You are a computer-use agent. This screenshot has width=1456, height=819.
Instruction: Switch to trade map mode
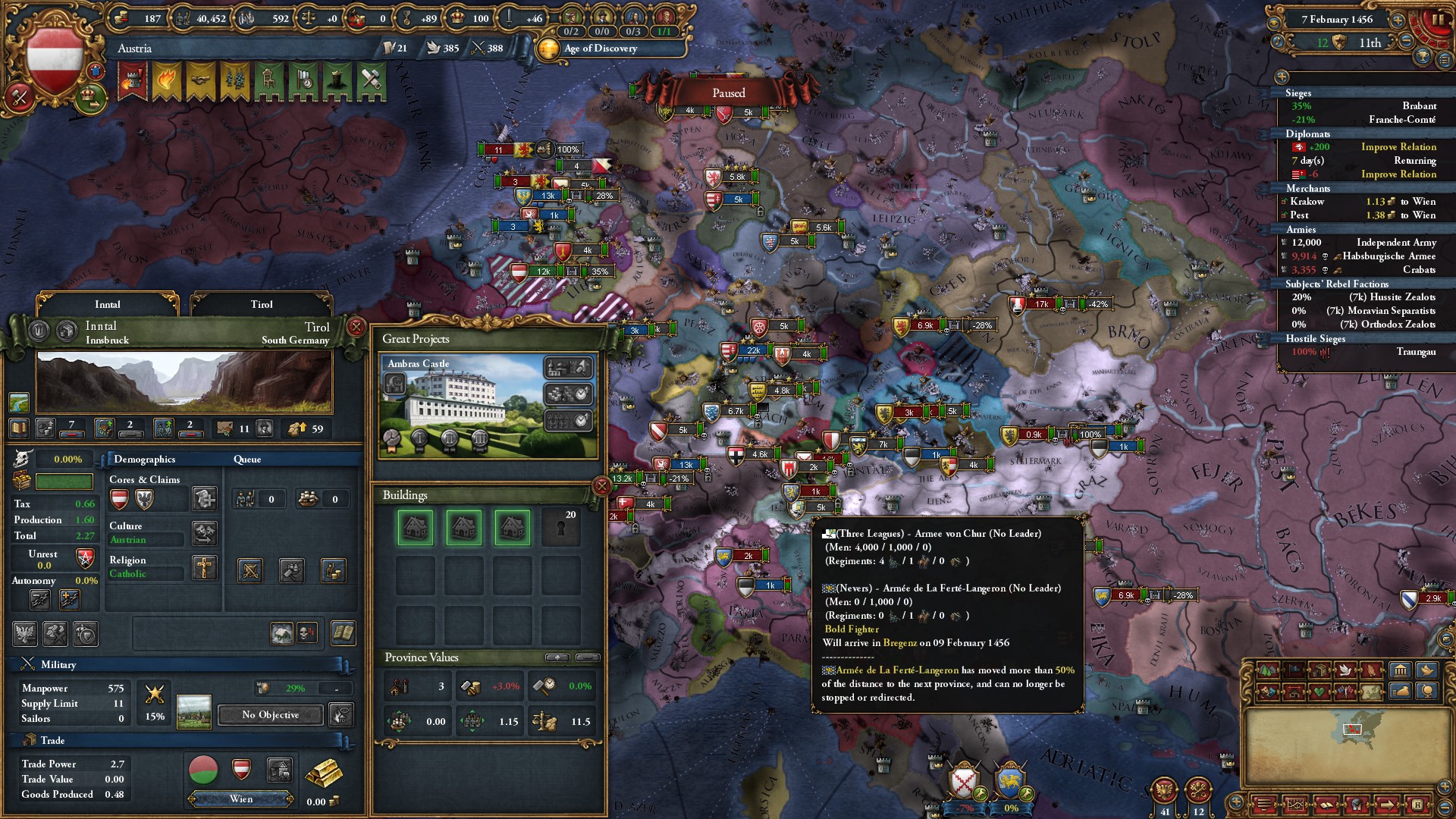click(1320, 670)
